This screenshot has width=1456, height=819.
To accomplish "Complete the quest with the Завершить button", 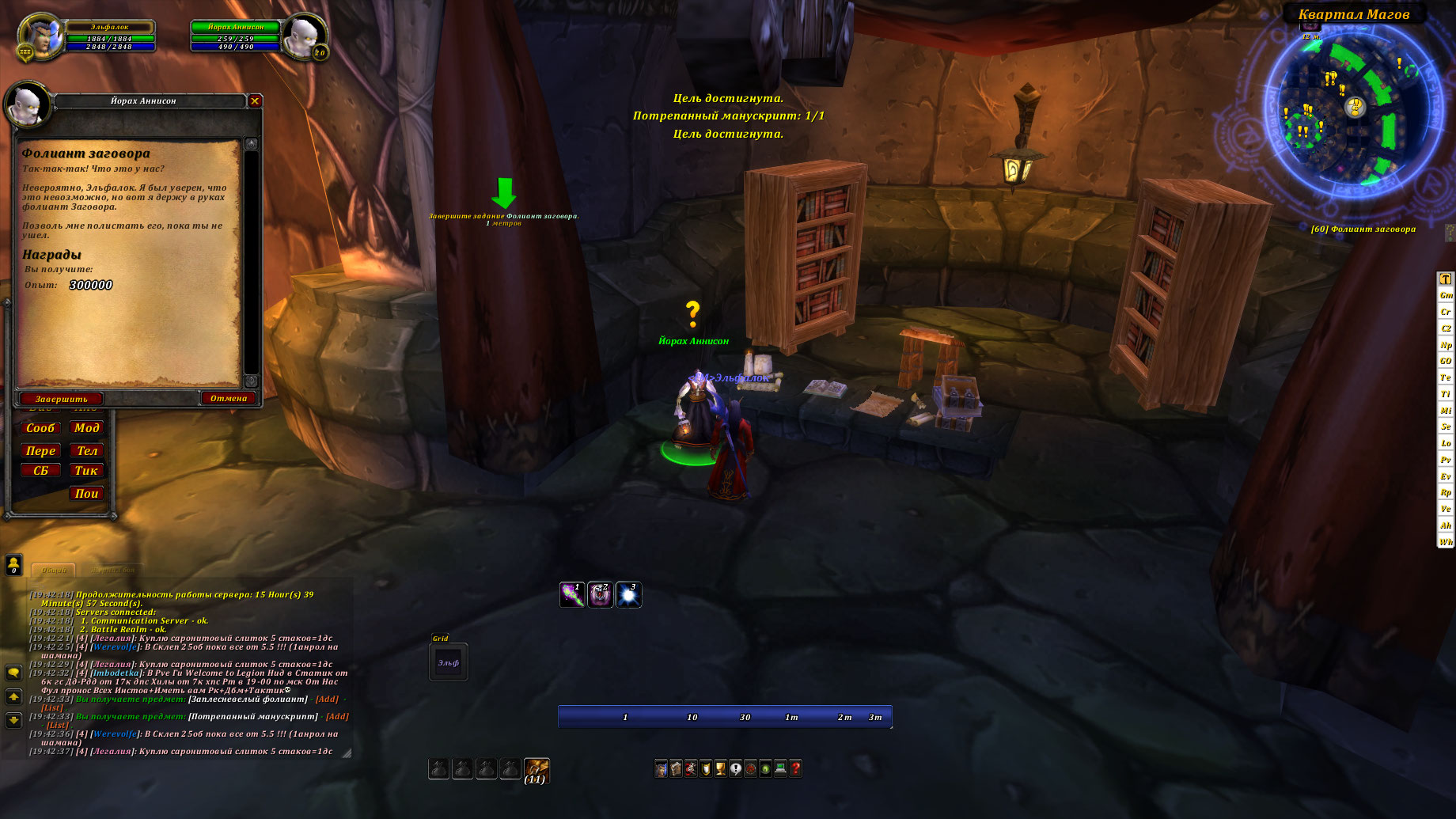I will (61, 399).
